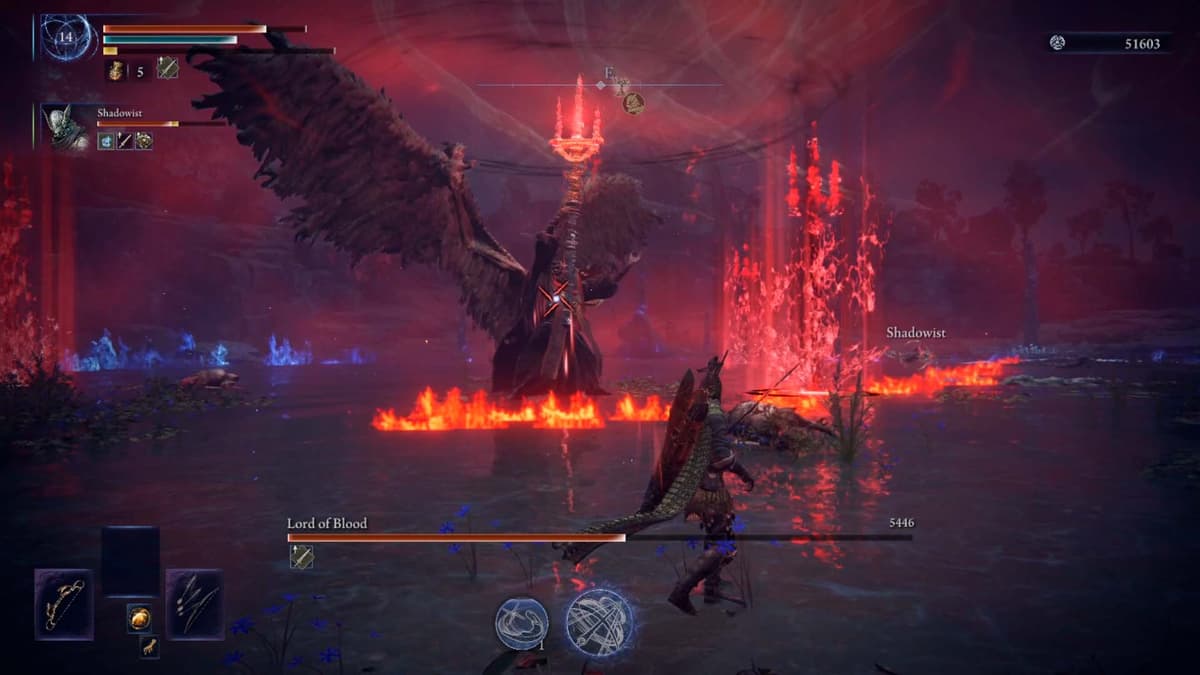Check Shadowist's blue status effect icon

106,142
